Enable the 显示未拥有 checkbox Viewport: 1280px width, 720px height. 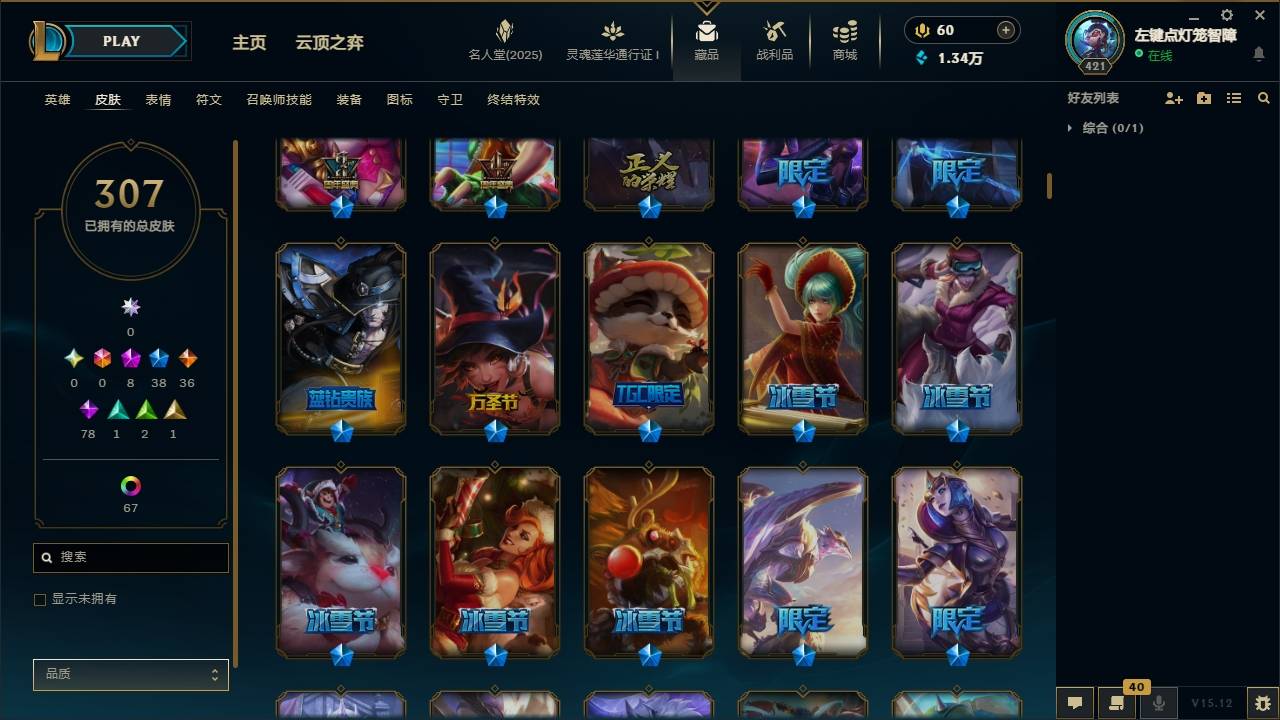(x=40, y=599)
